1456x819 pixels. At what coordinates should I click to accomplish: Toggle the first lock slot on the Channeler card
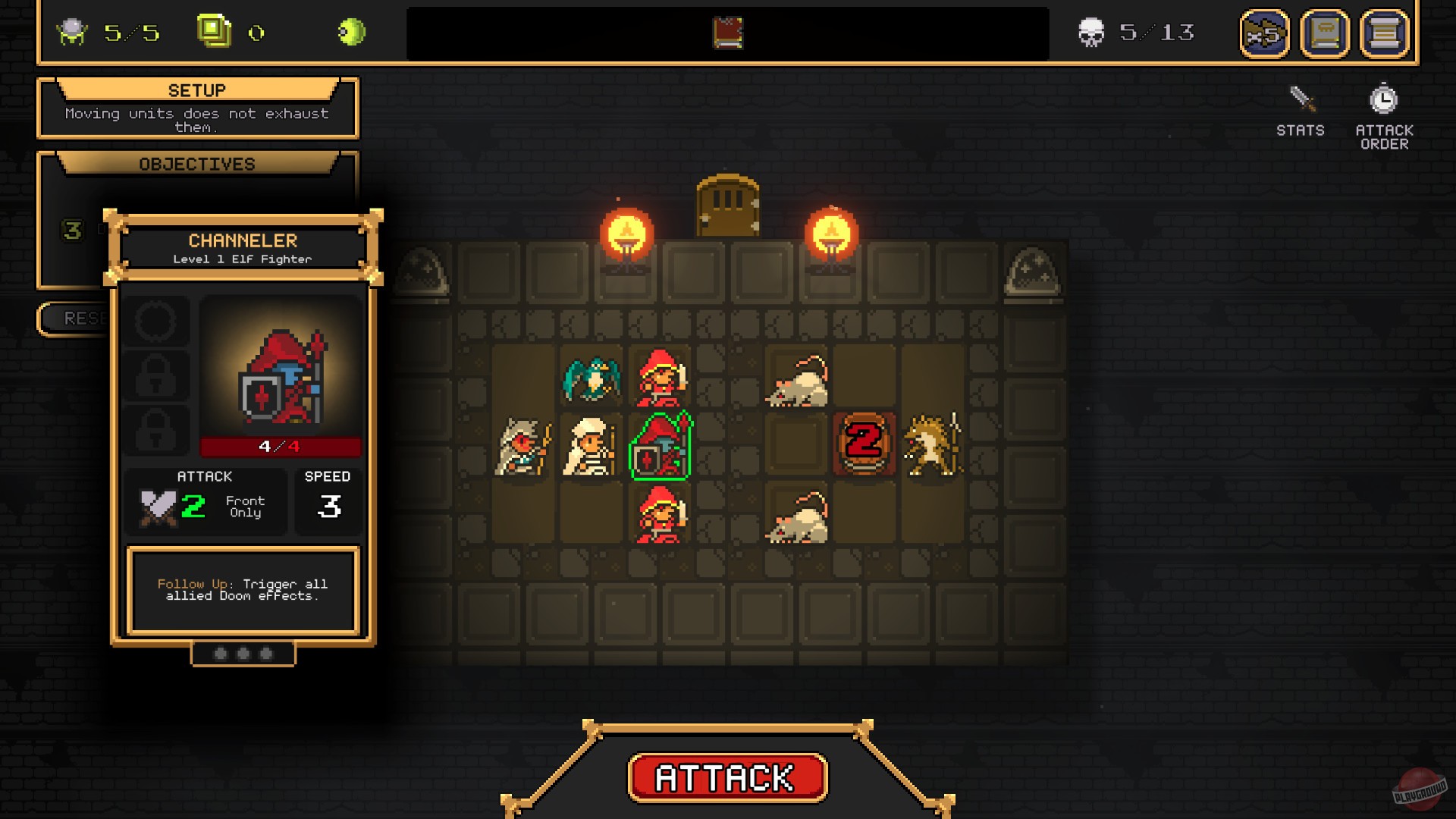(156, 375)
